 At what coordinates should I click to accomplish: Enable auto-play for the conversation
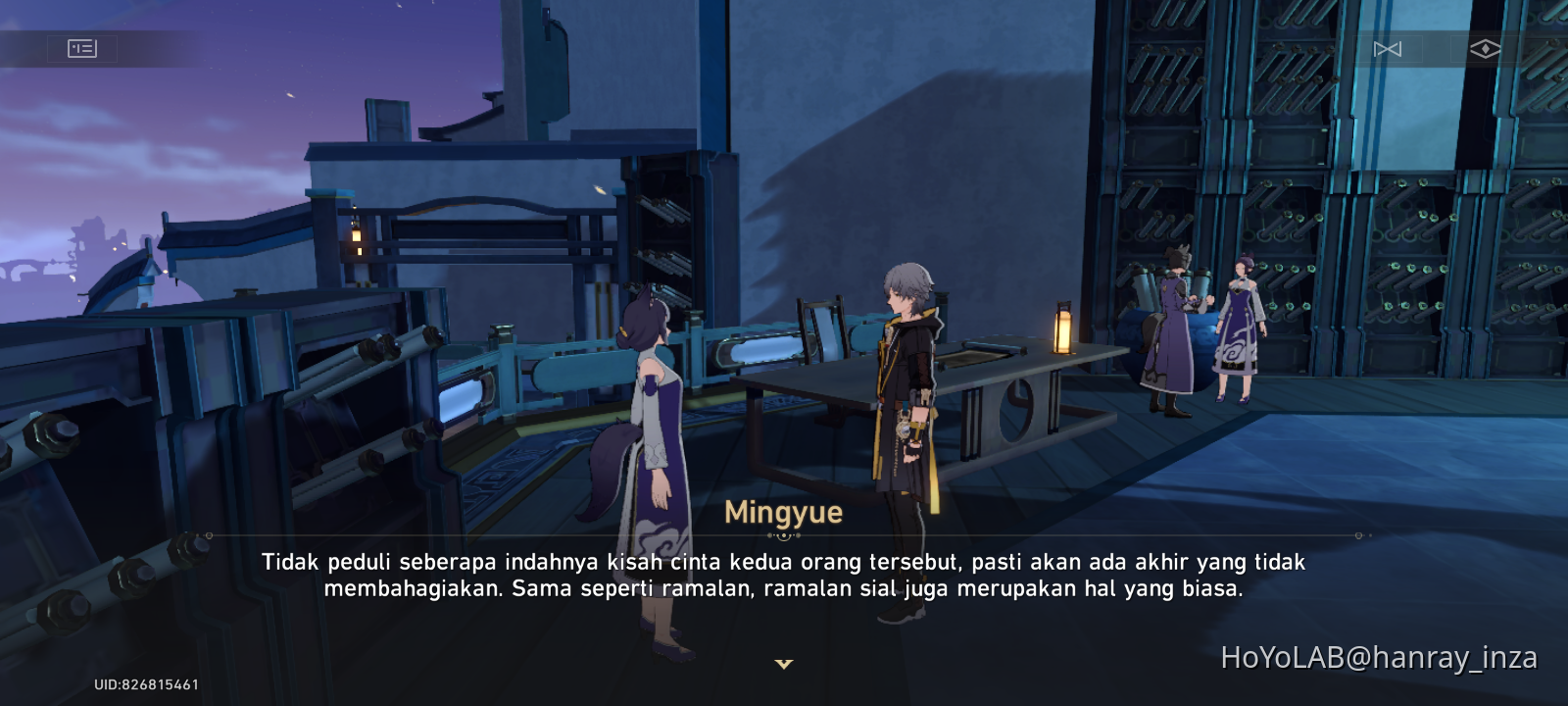tap(1486, 47)
